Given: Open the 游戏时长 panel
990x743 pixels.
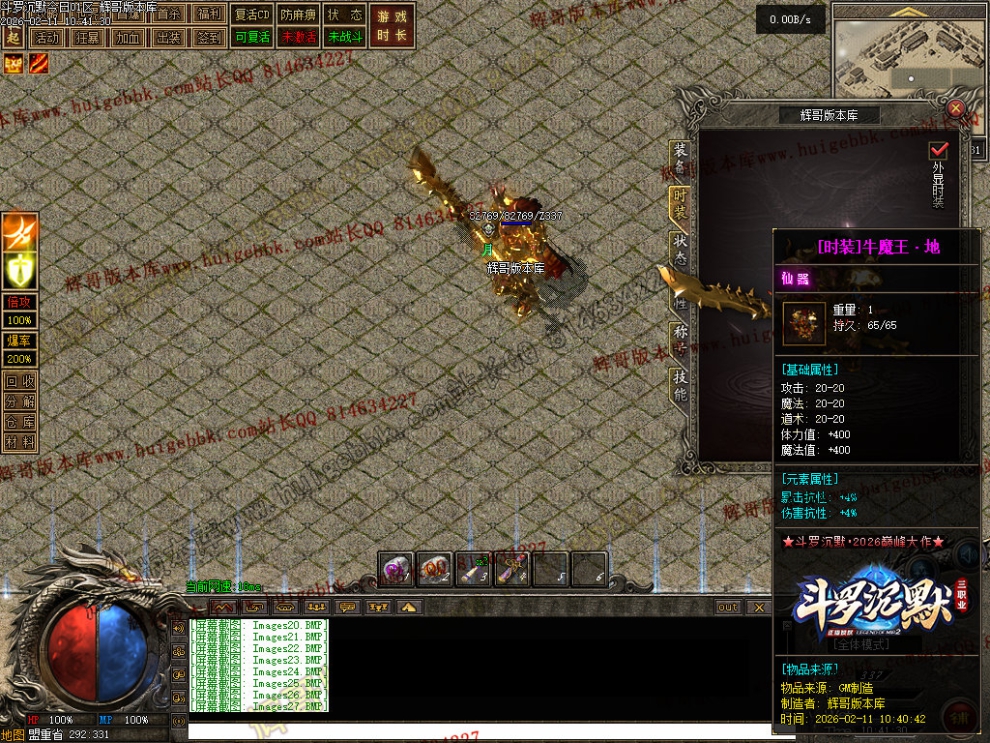Looking at the screenshot, I should [x=392, y=25].
